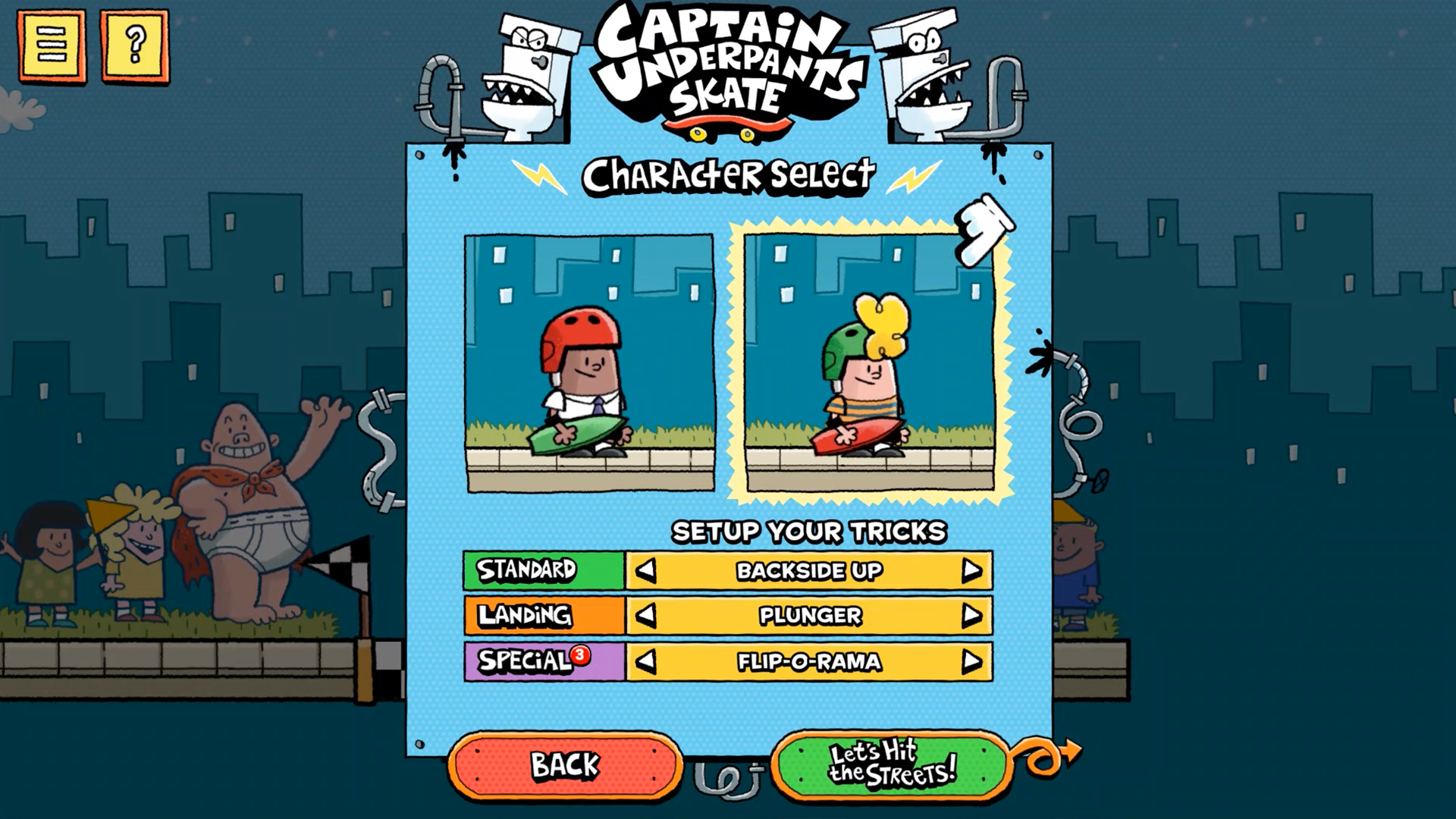Cycle the SPECIAL trick using right arrow

tap(971, 661)
